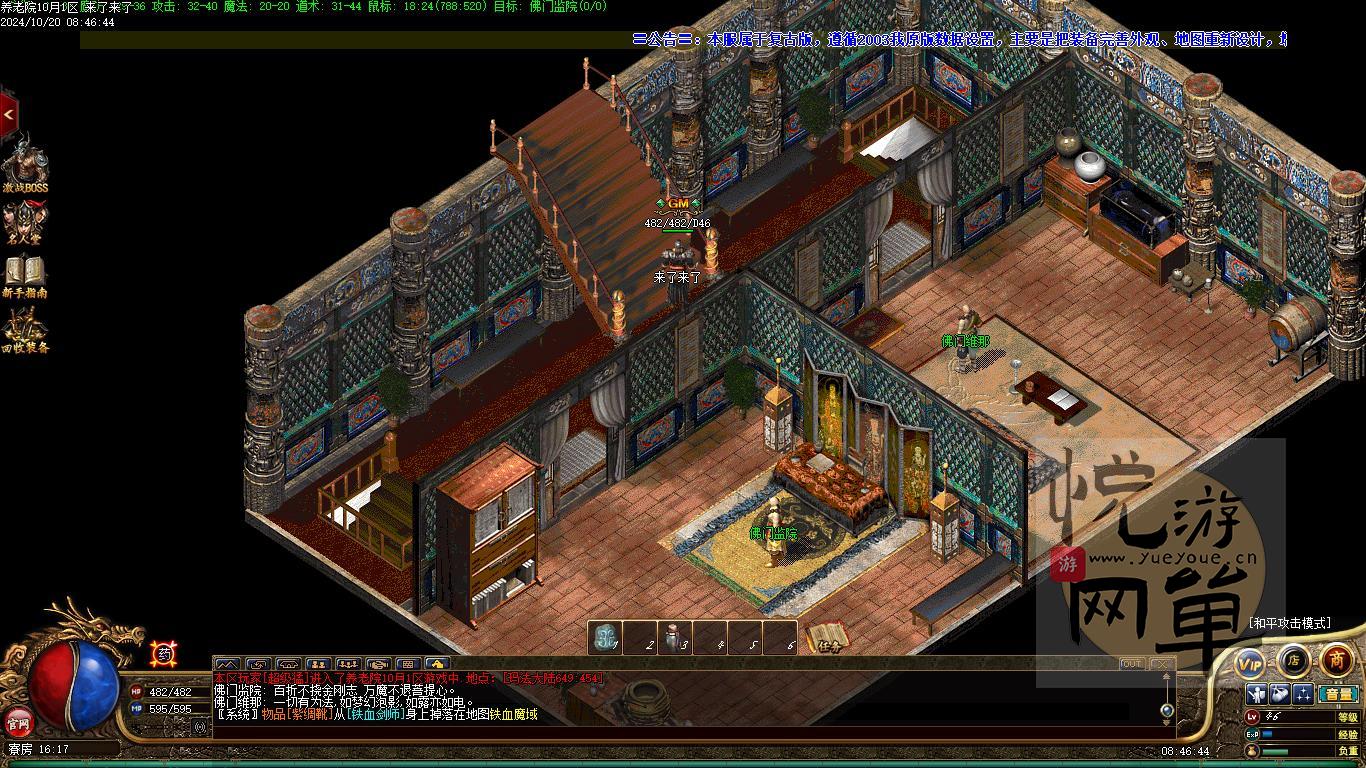Viewport: 1366px width, 768px height.
Task: Open the 商 mall button
Action: tap(1336, 660)
